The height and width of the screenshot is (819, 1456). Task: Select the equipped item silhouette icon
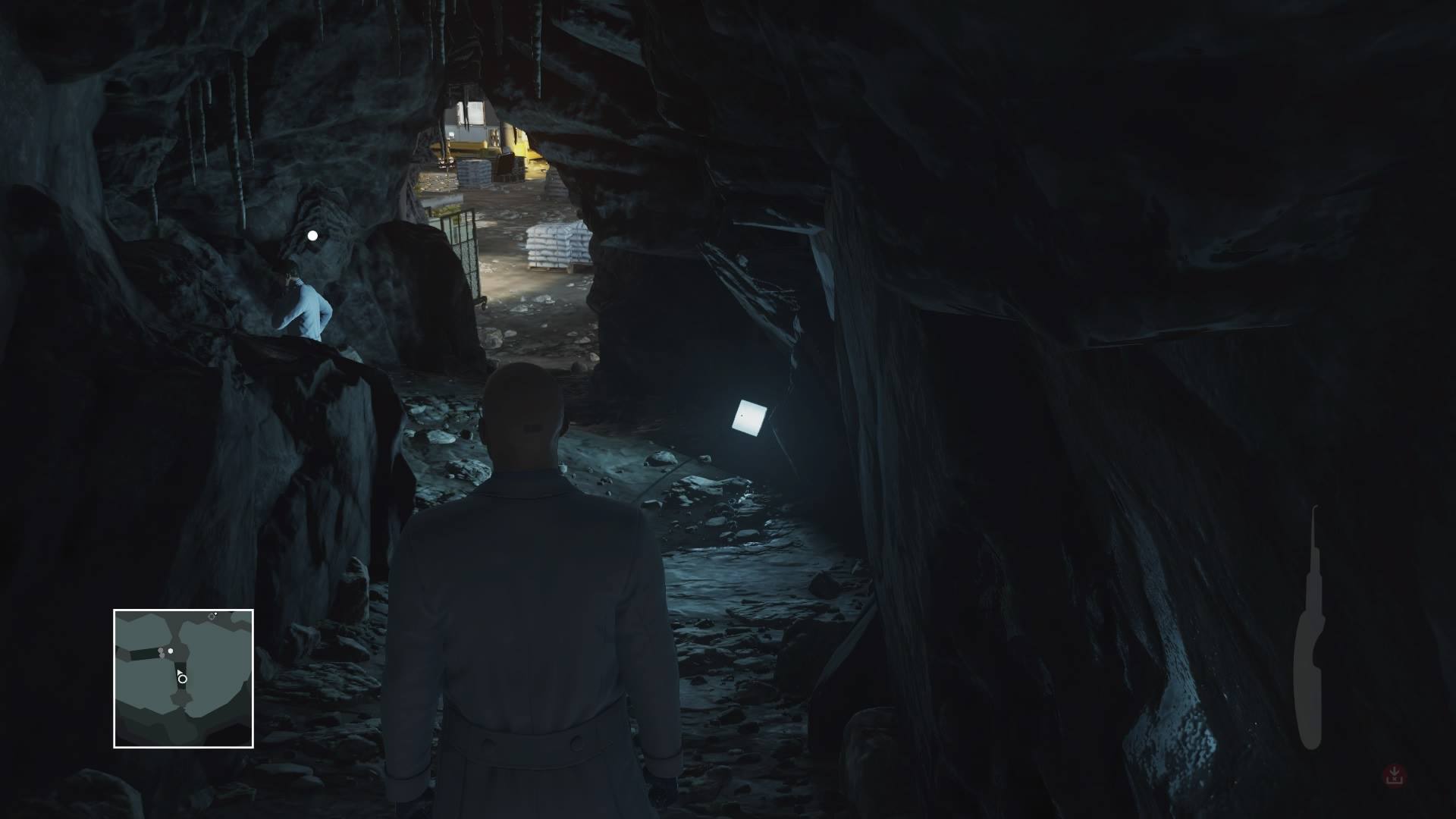pyautogui.click(x=1309, y=629)
